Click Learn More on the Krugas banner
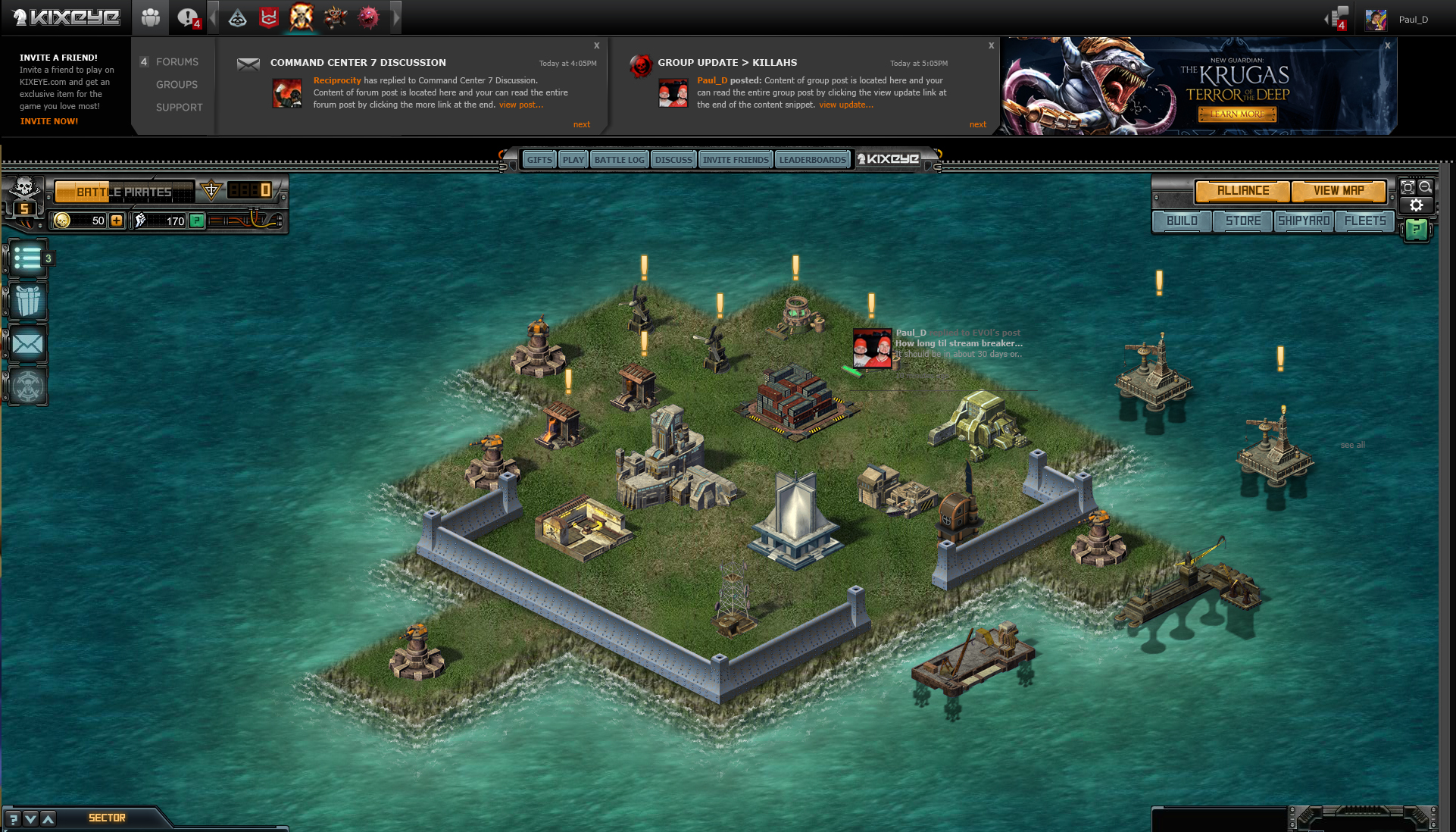The height and width of the screenshot is (832, 1456). [x=1237, y=114]
